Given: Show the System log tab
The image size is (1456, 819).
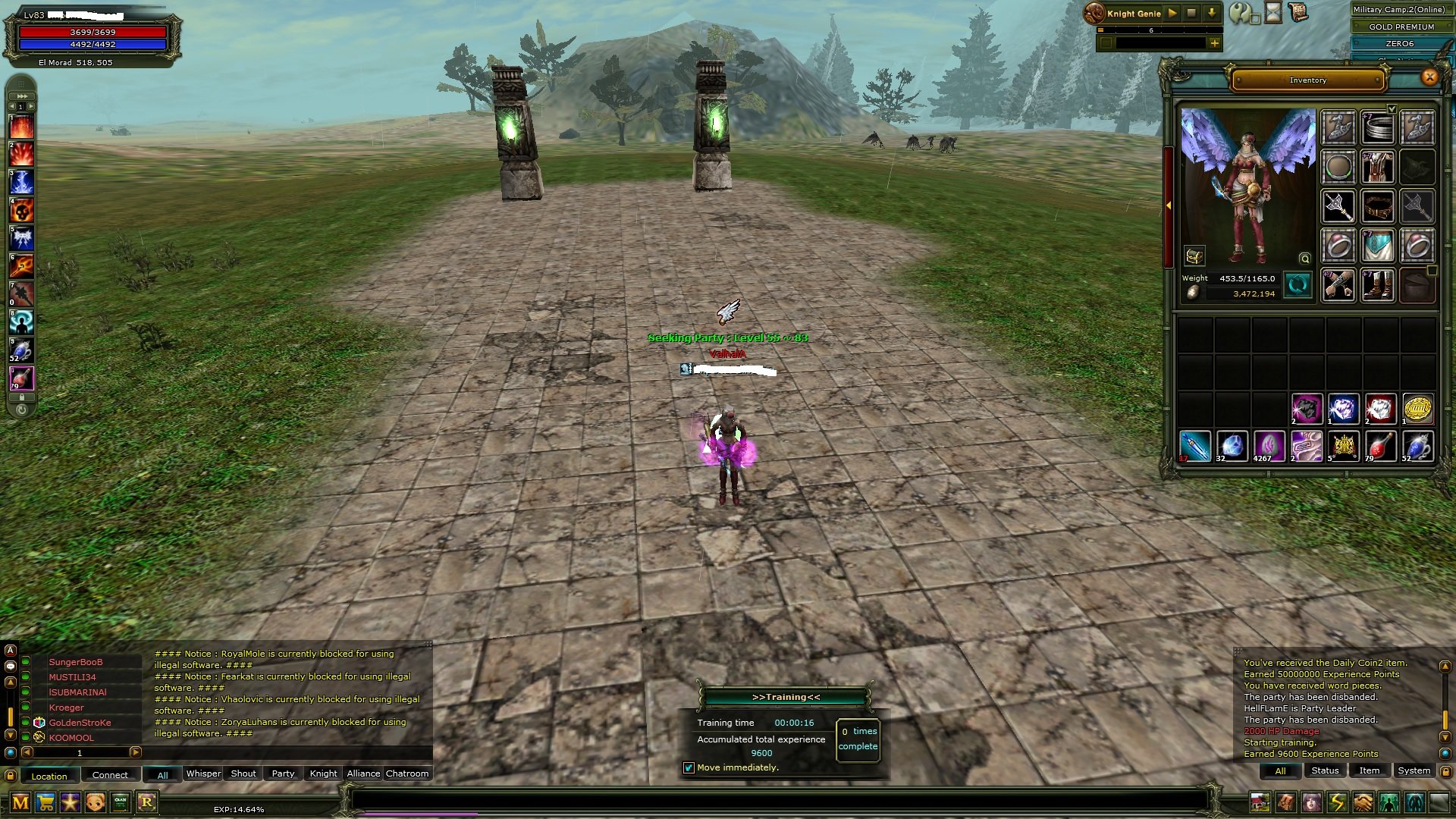Looking at the screenshot, I should tap(1414, 770).
